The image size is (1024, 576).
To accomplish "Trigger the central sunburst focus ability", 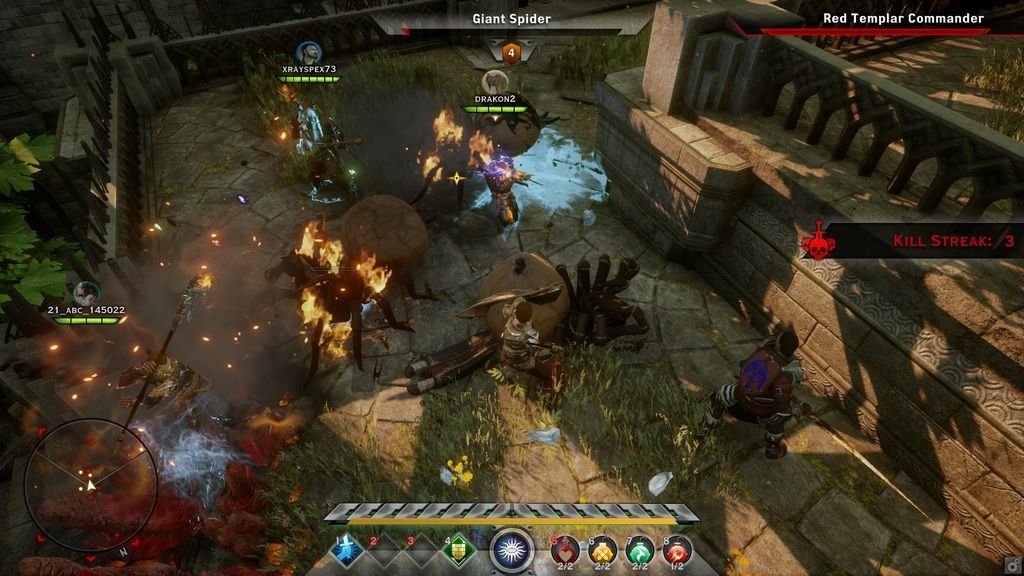I will pyautogui.click(x=511, y=550).
